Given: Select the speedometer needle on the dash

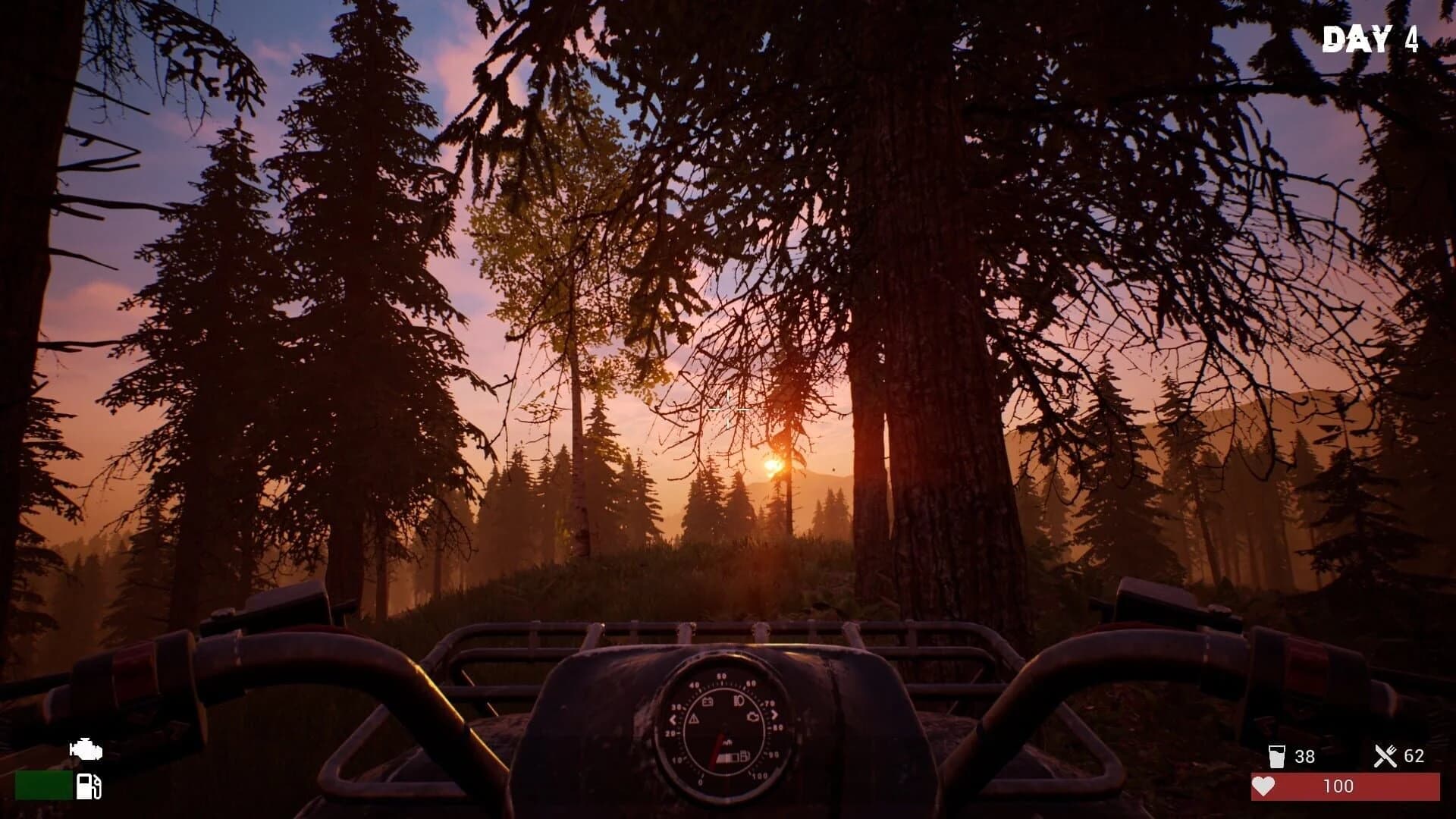Looking at the screenshot, I should coord(718,748).
